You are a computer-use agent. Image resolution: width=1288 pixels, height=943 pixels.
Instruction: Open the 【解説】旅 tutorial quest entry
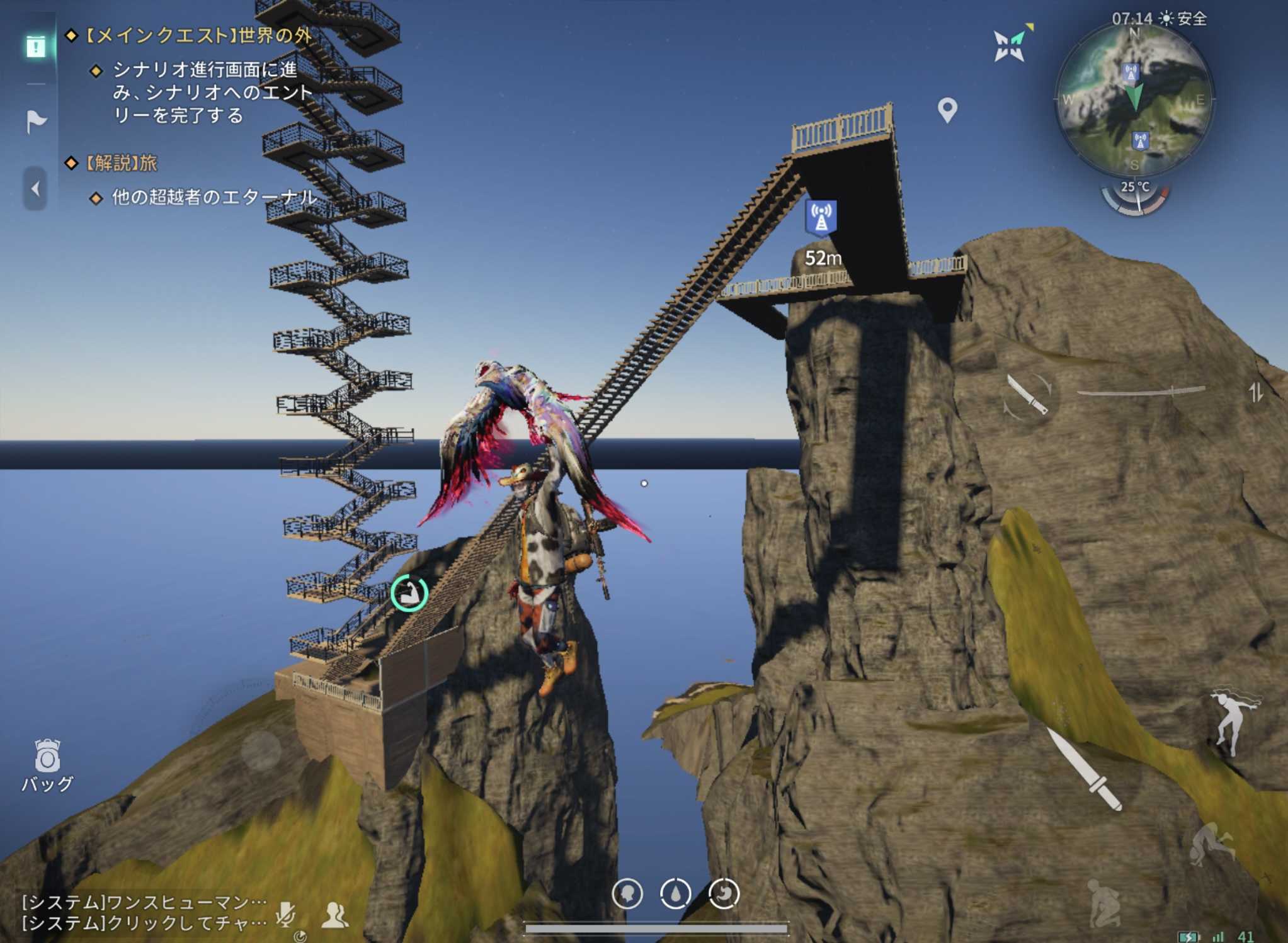(x=121, y=164)
